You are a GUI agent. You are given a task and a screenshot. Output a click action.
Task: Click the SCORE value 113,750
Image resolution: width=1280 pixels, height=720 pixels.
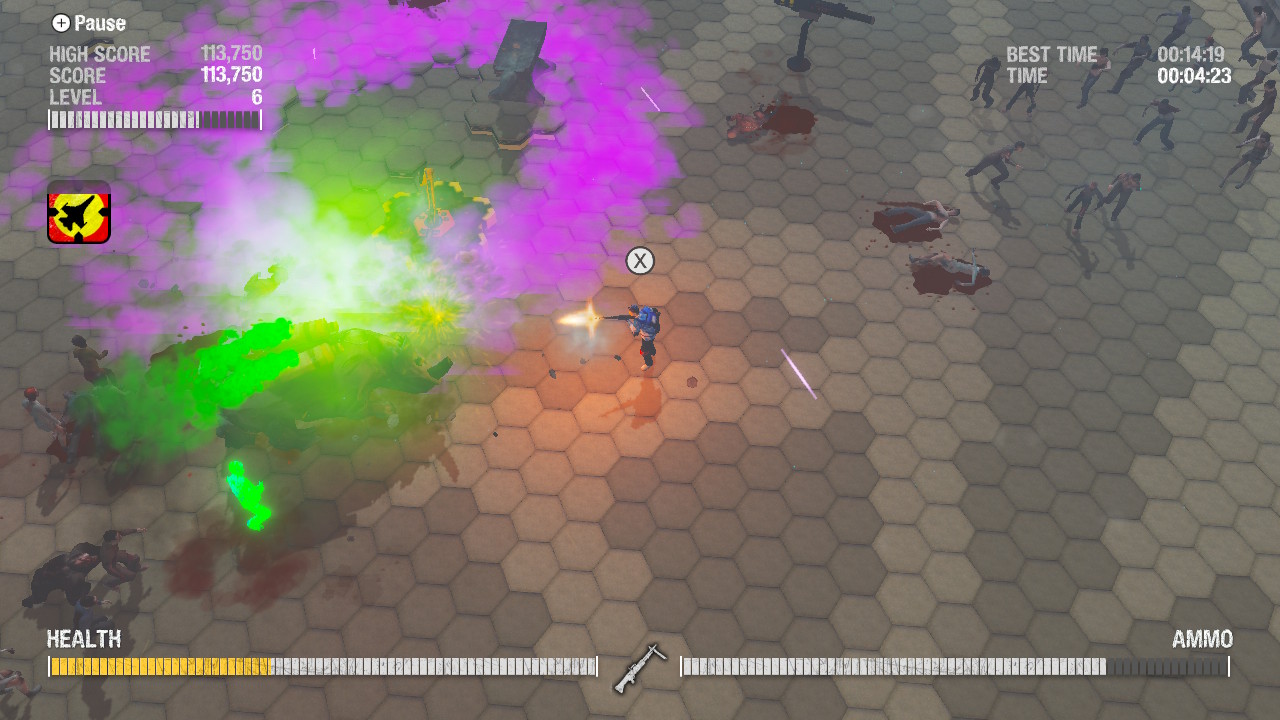click(x=233, y=75)
